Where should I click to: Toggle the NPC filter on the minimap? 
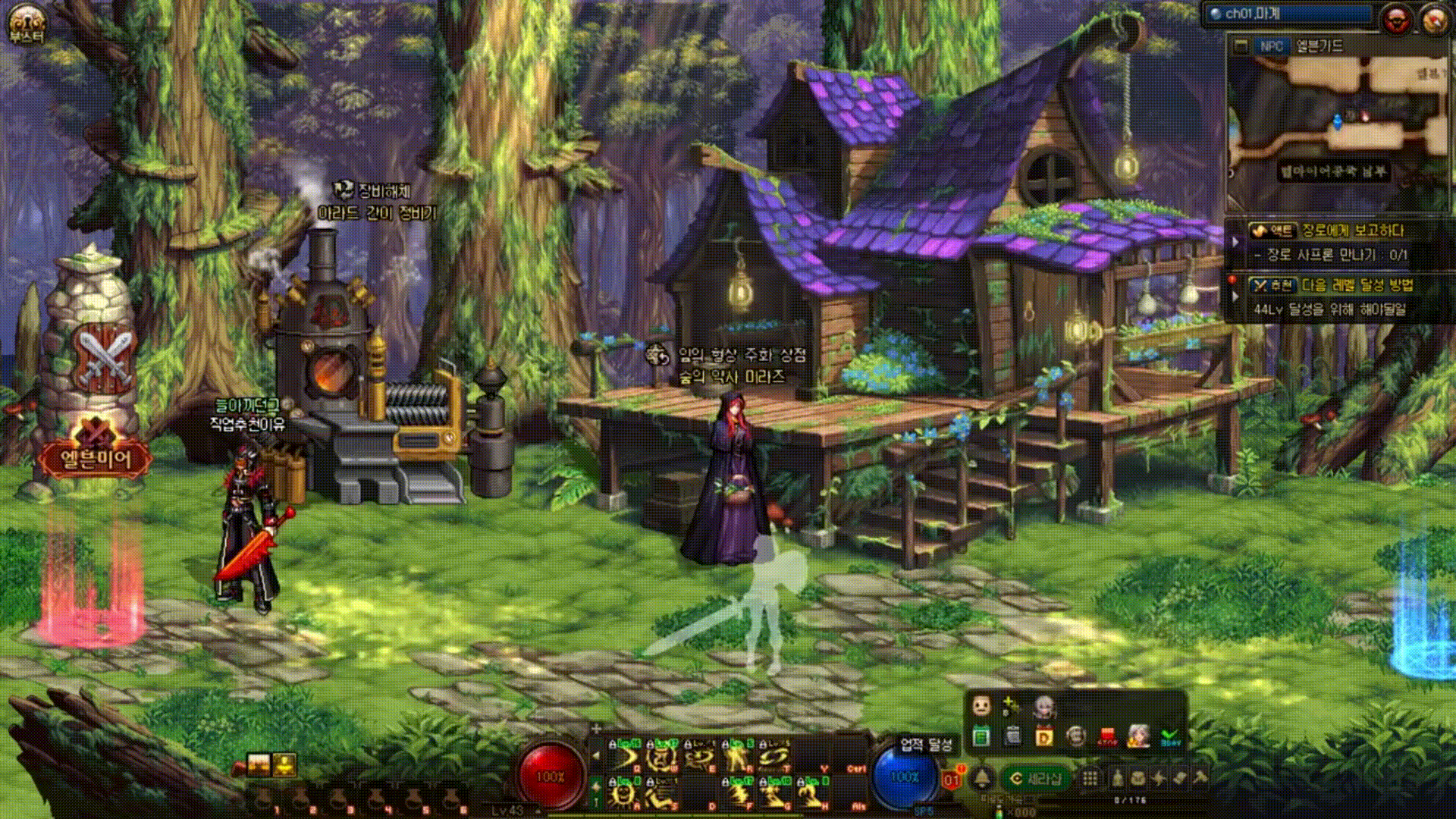[x=1271, y=46]
